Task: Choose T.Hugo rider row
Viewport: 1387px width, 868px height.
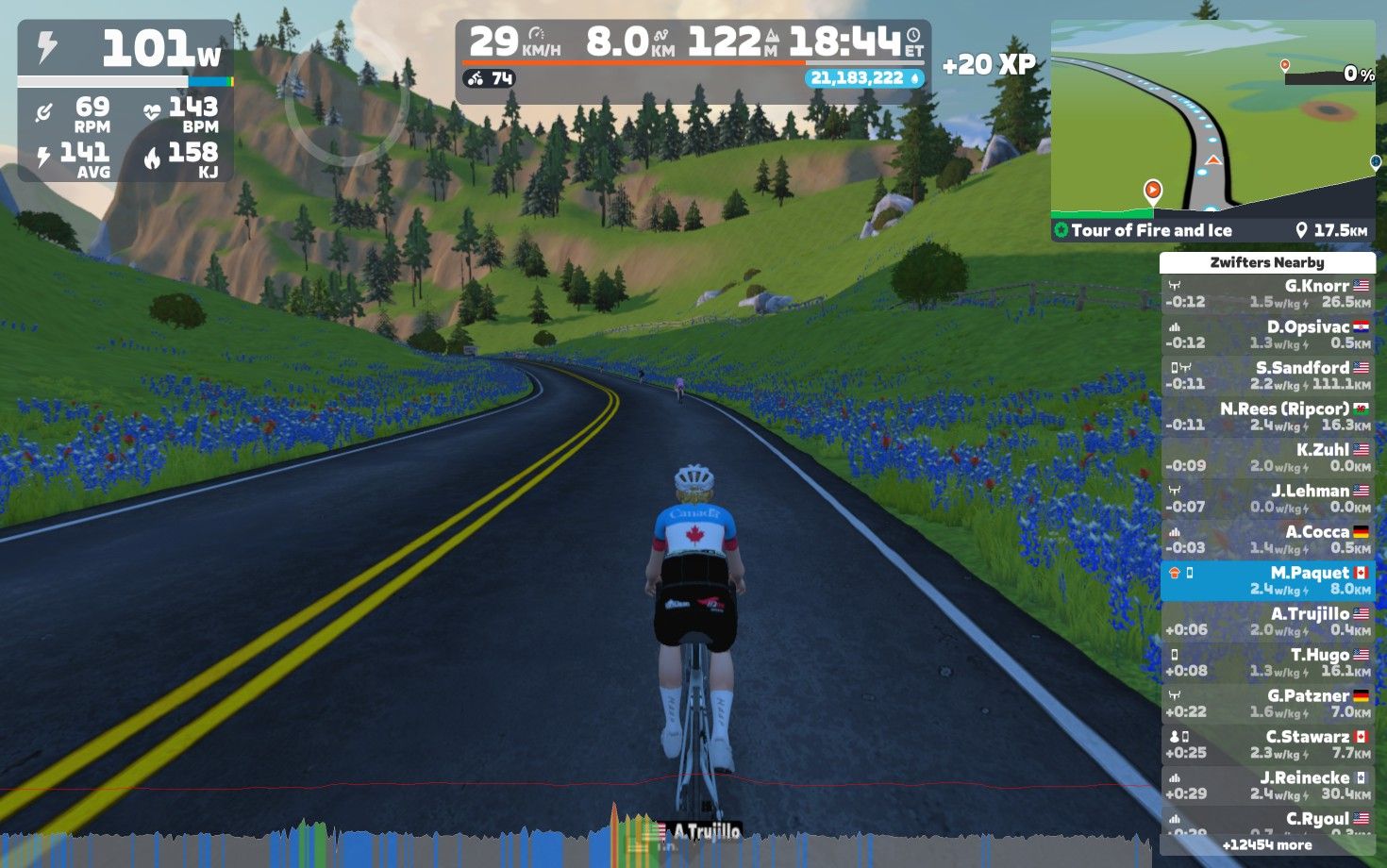Action: coord(1267,662)
